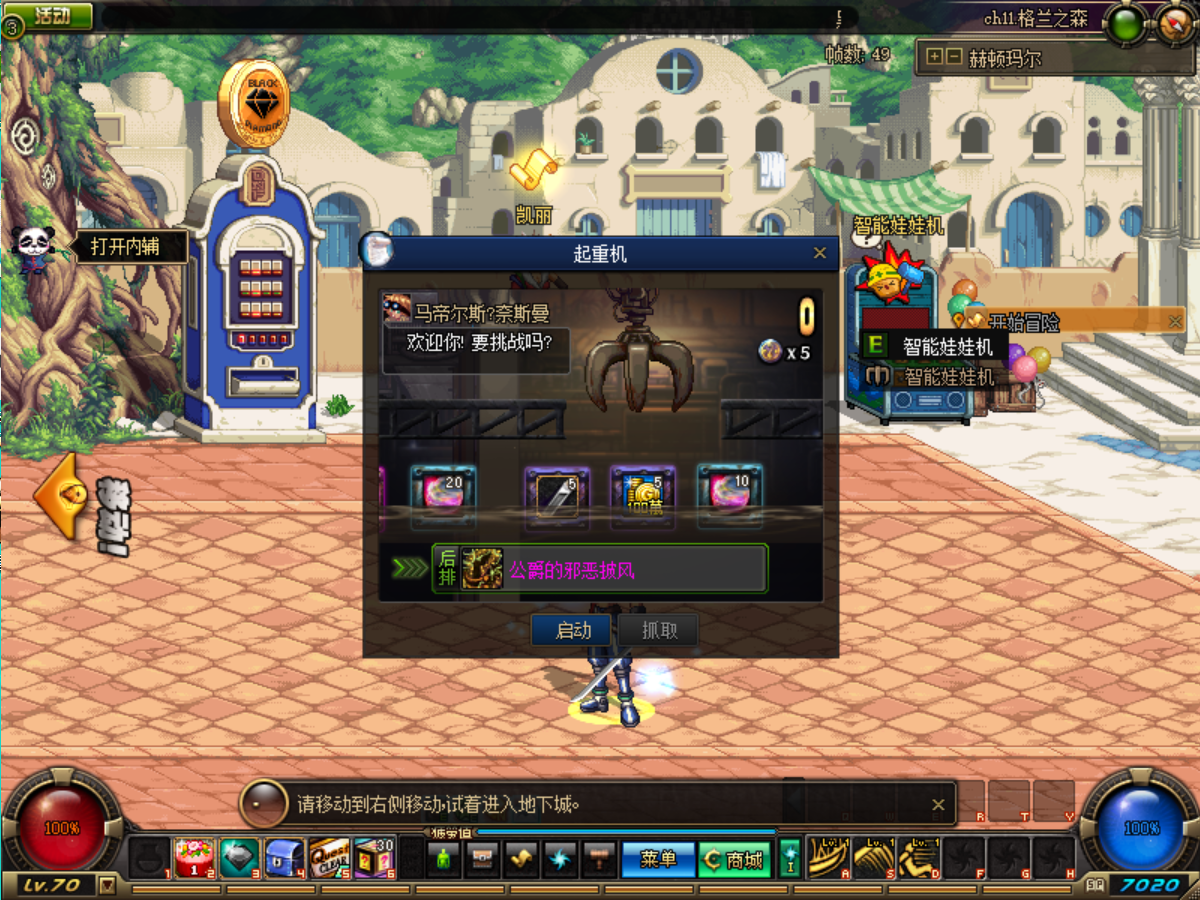Viewport: 1200px width, 900px height.
Task: Choose the 公爵的邪恶披风 reward row
Action: pos(600,569)
